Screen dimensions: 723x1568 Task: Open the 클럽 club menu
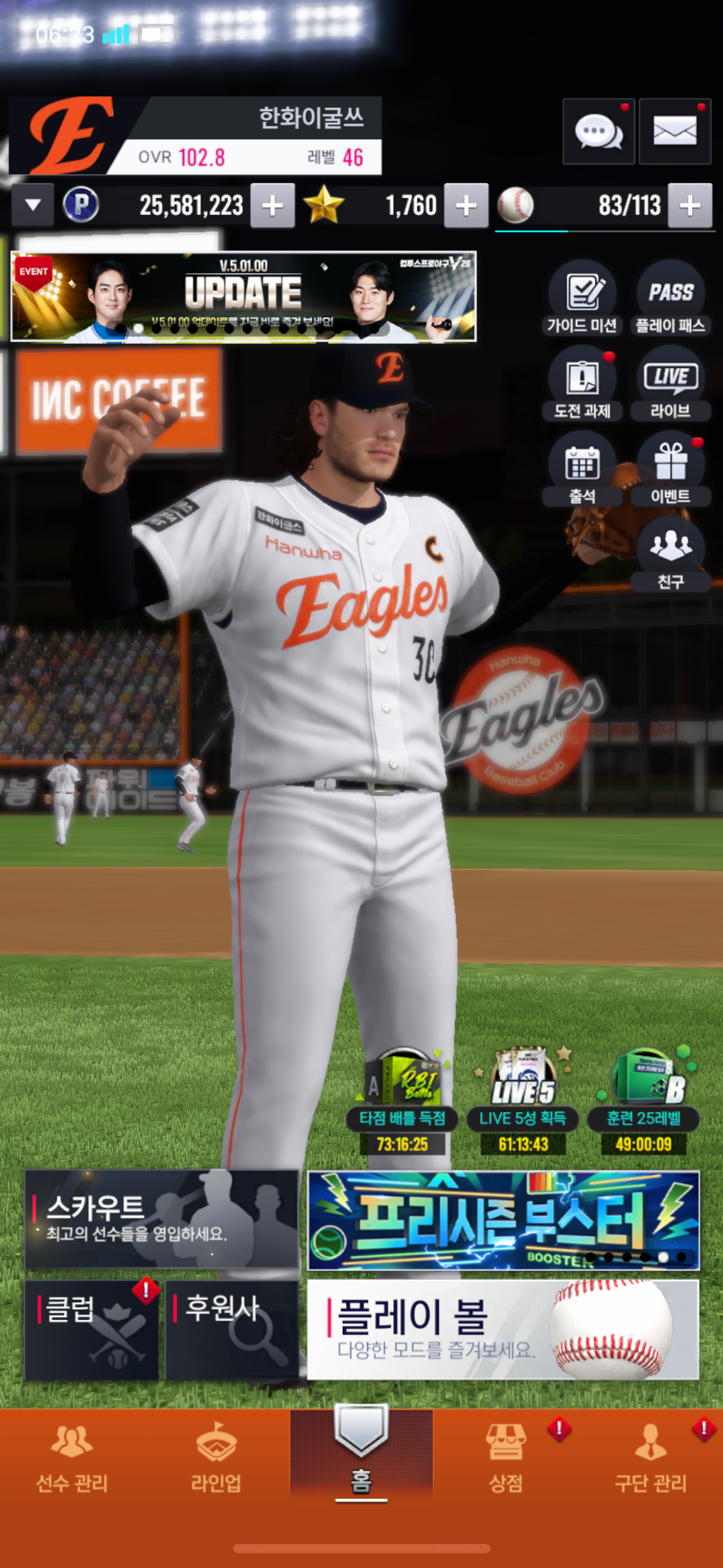91,1329
